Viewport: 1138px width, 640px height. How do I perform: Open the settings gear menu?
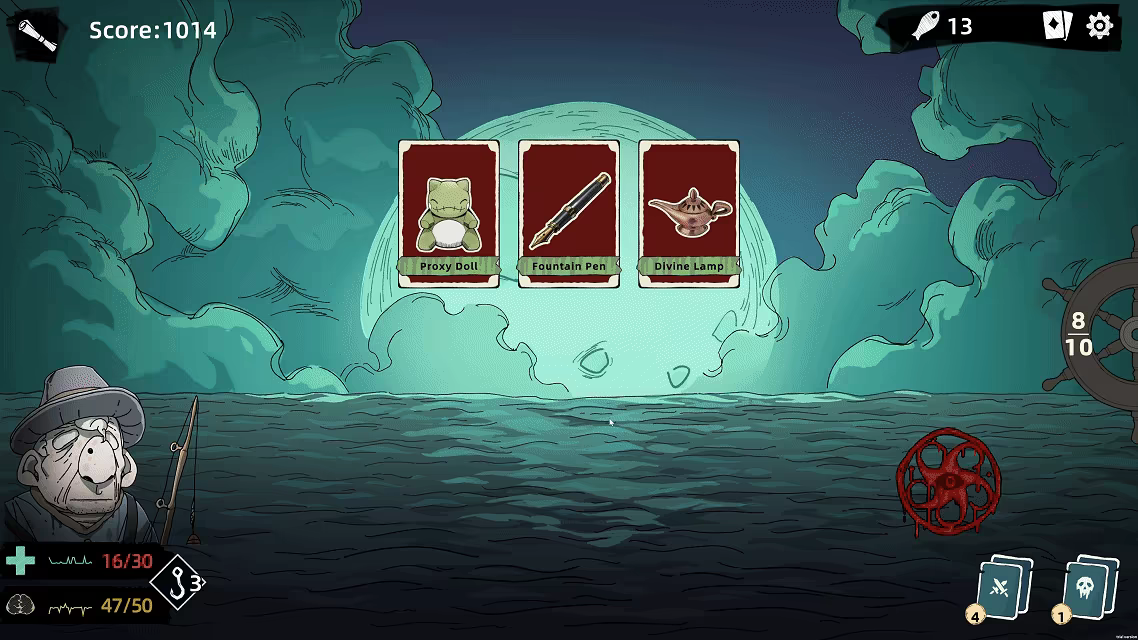[x=1099, y=26]
